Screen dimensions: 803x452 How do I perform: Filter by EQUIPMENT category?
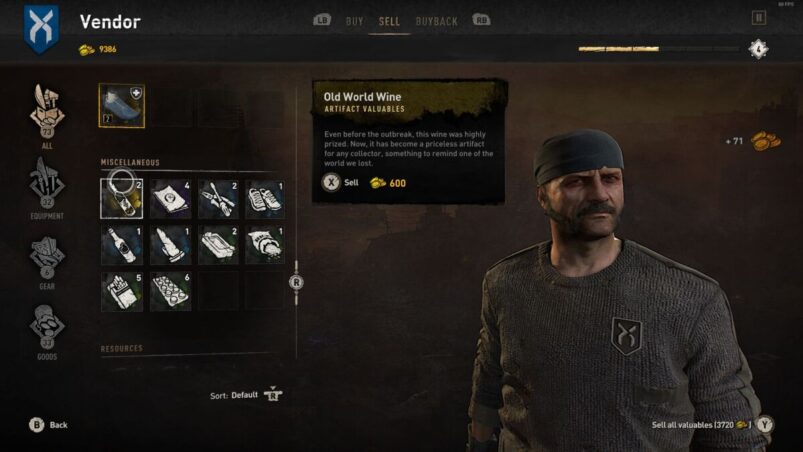47,182
